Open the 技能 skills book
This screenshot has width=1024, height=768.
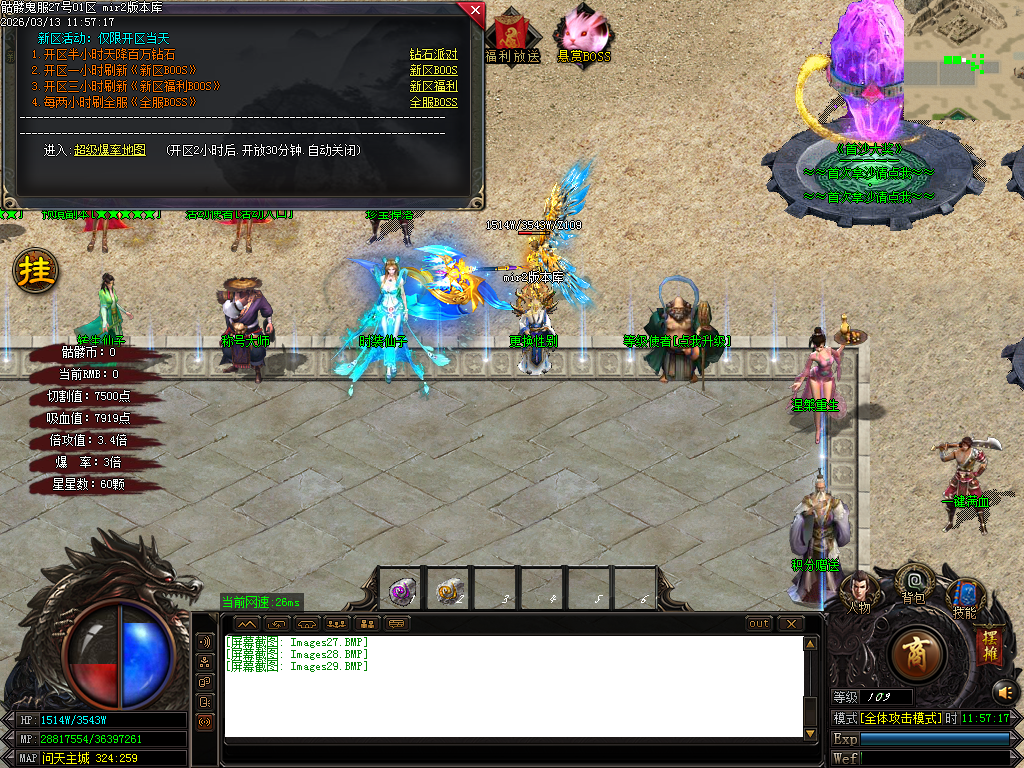point(964,597)
